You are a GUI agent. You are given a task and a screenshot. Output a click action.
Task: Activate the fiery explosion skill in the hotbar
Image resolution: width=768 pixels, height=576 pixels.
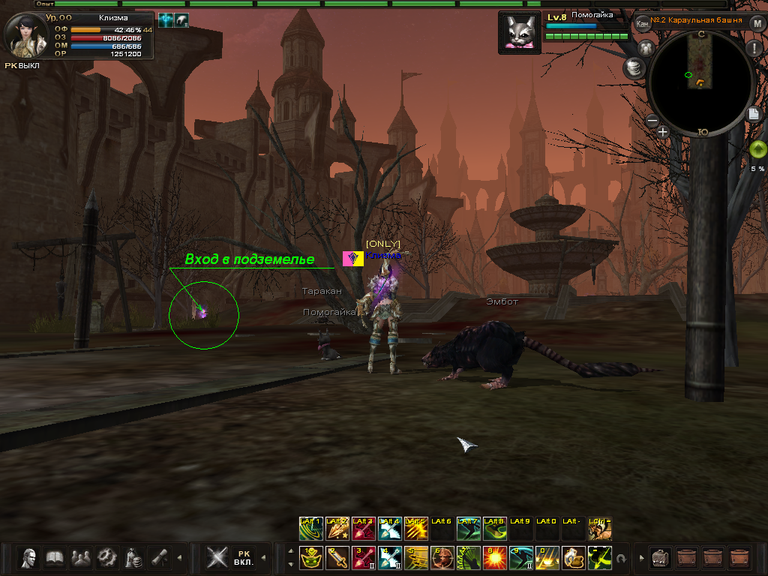pos(494,556)
